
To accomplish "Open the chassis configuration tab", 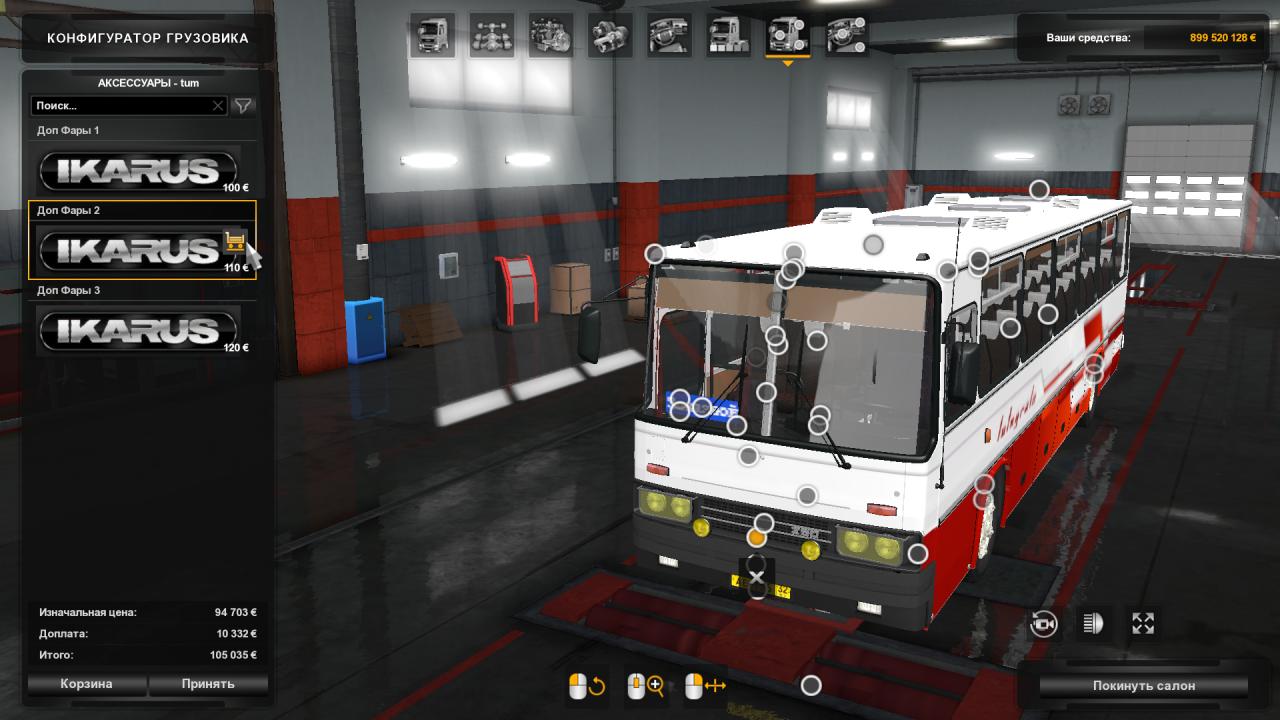I will (492, 35).
